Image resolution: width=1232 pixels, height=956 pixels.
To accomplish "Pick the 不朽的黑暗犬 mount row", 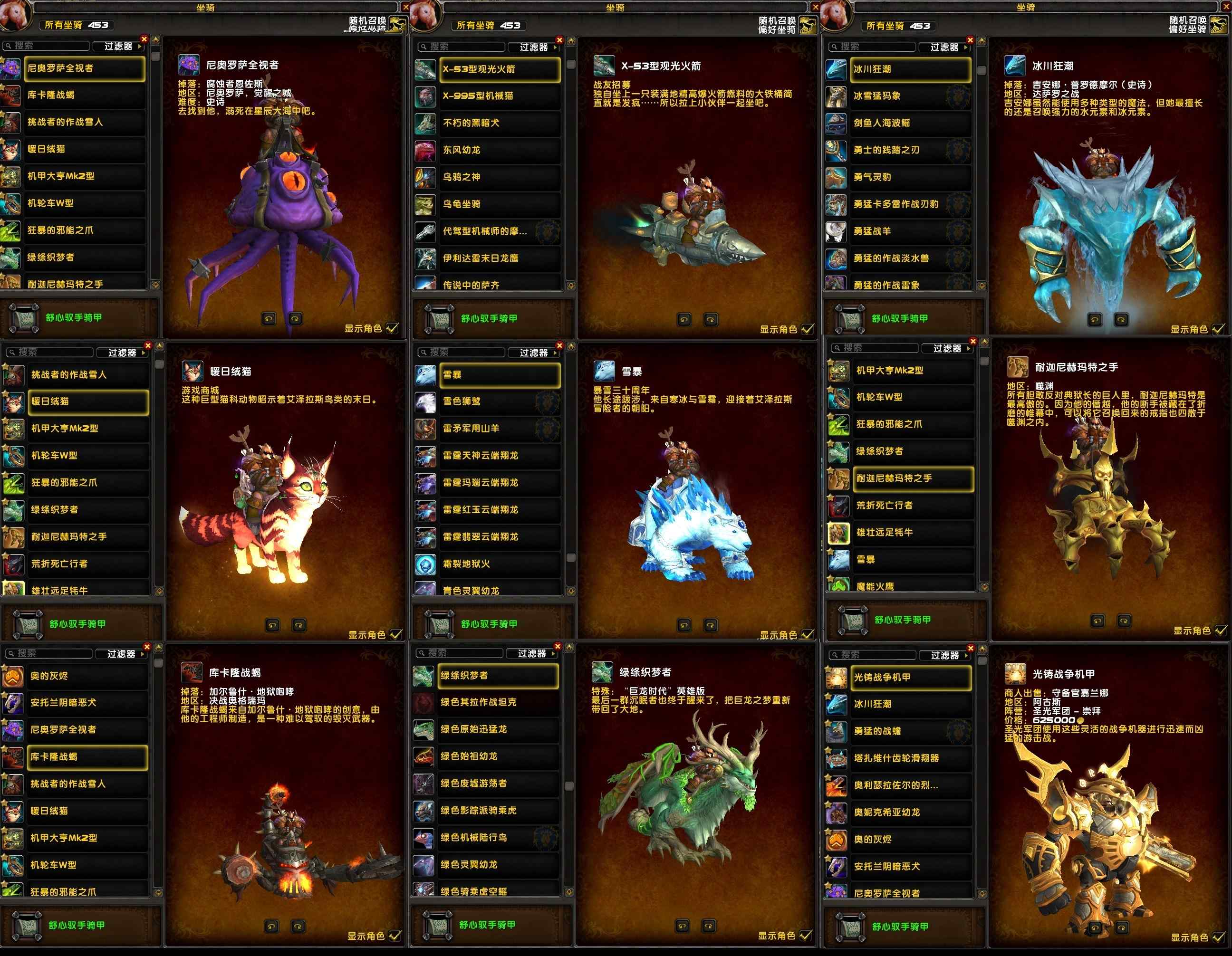I will pos(499,123).
